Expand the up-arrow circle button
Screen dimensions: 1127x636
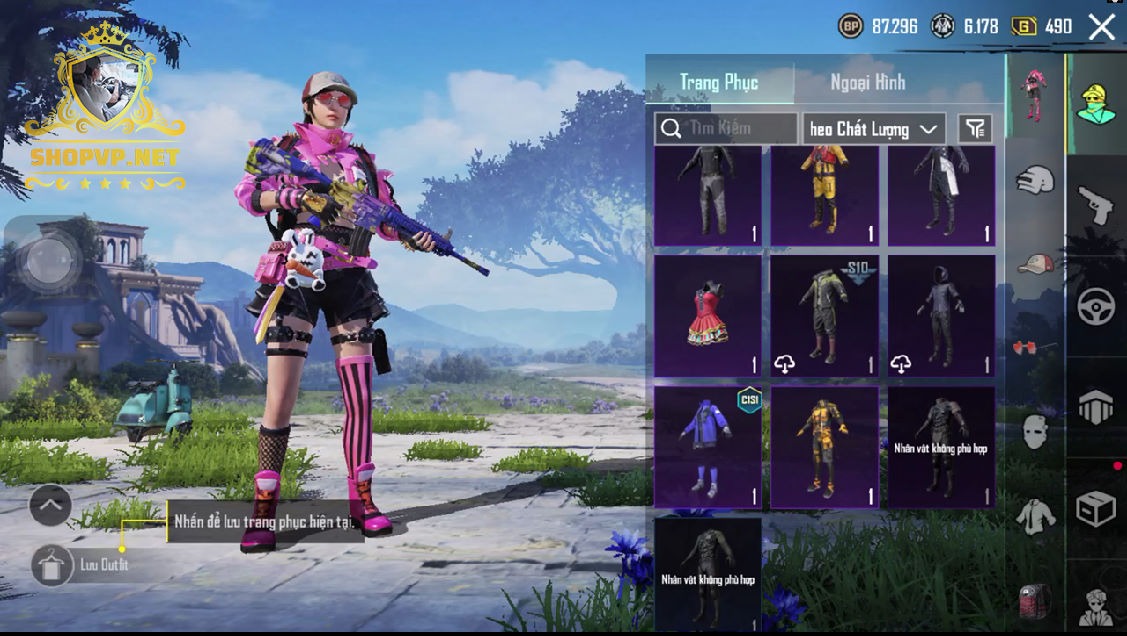click(50, 505)
